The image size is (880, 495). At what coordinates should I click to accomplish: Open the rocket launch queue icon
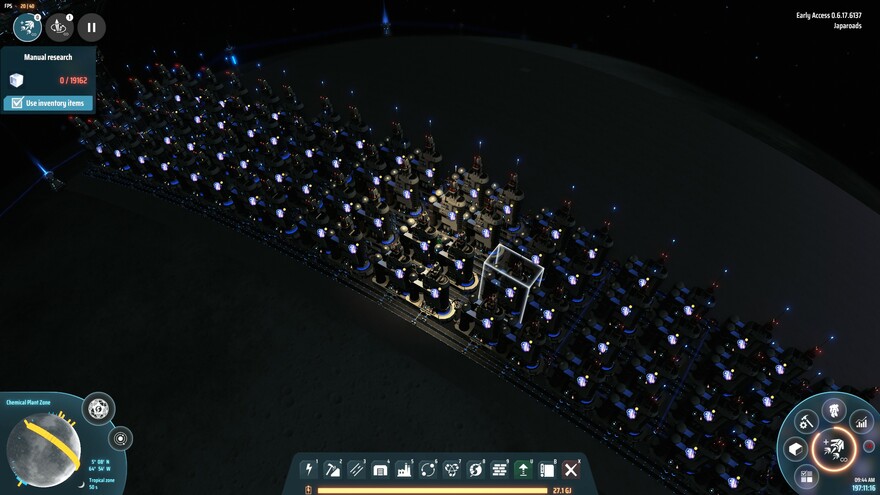coord(59,27)
